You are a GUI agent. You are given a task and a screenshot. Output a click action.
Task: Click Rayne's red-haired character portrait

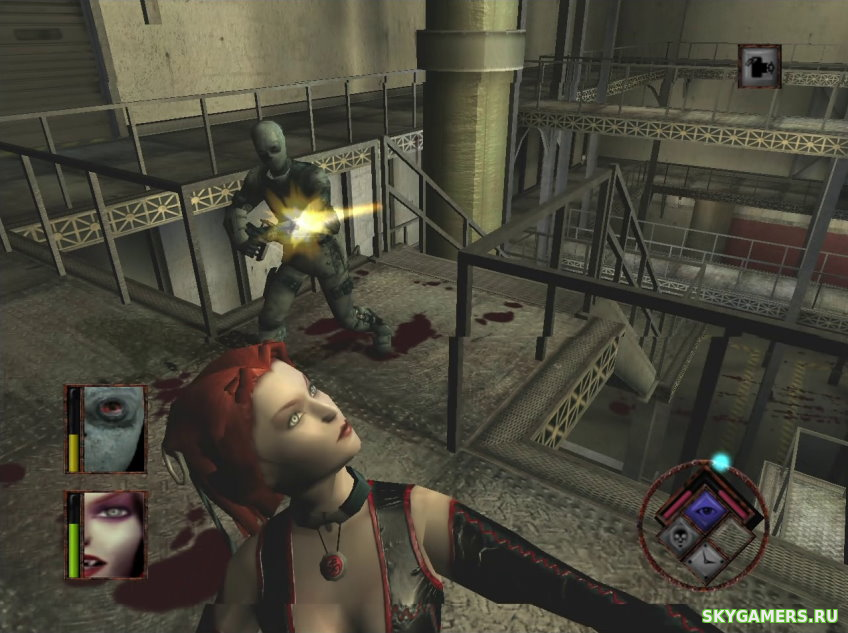pyautogui.click(x=113, y=534)
